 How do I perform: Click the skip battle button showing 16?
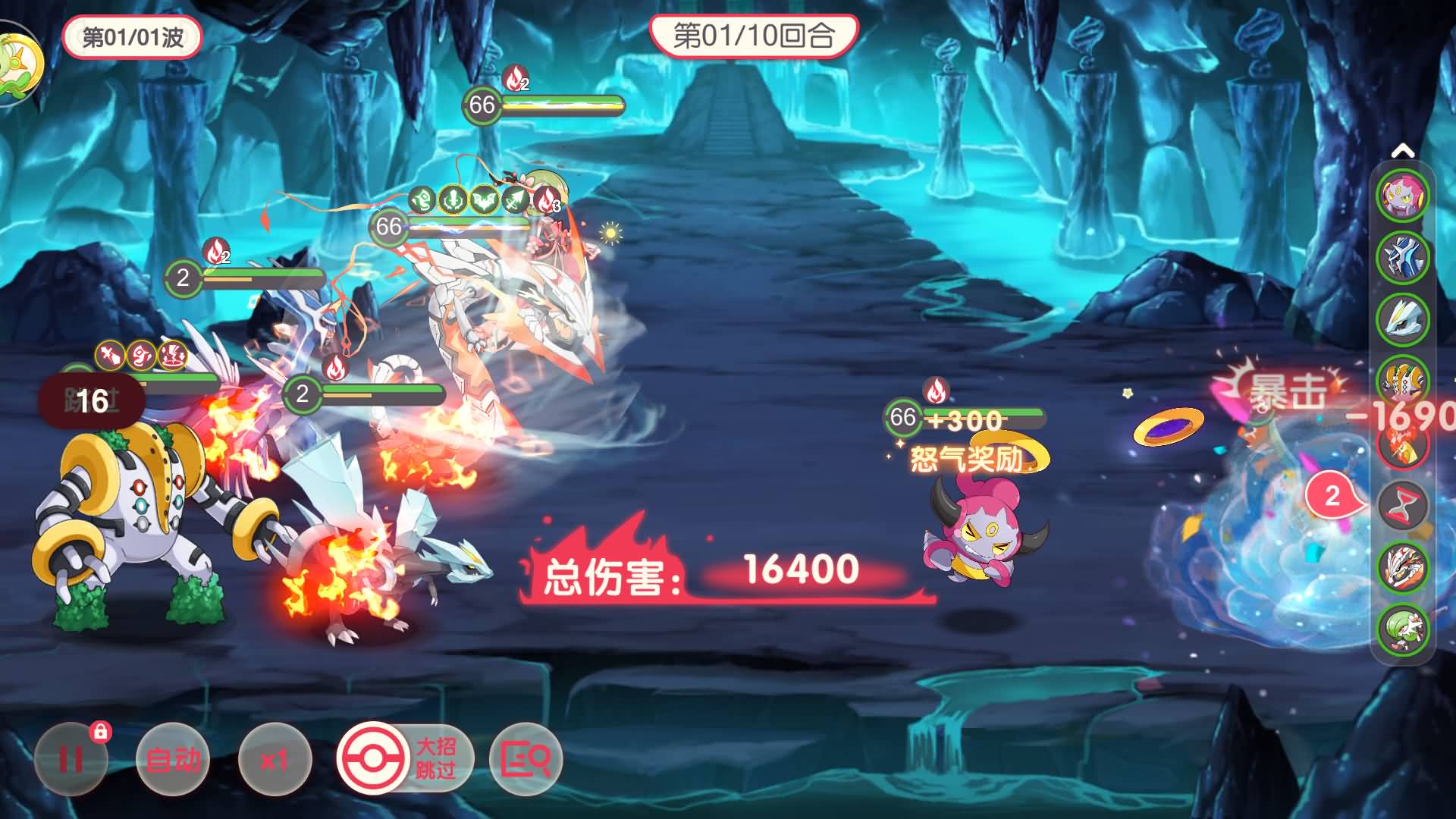[x=92, y=401]
